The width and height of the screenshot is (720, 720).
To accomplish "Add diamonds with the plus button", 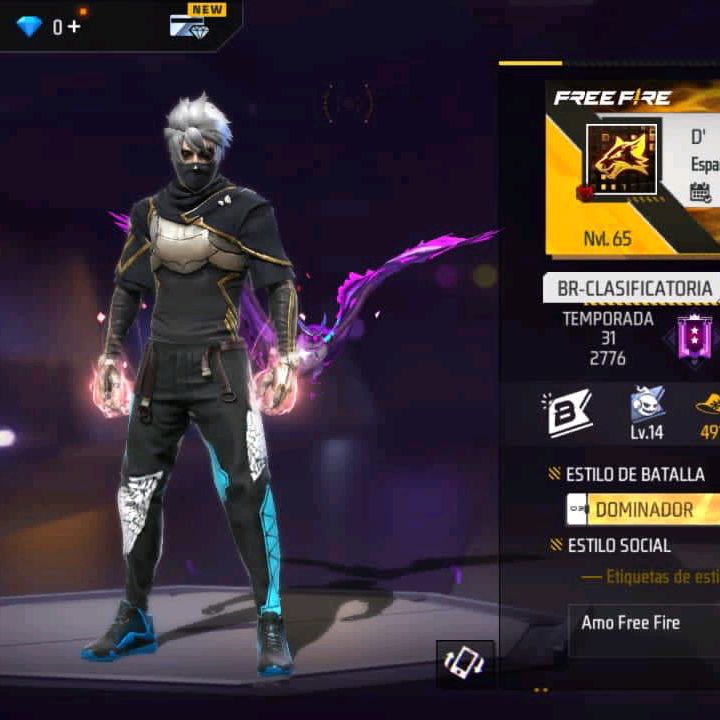I will click(73, 26).
